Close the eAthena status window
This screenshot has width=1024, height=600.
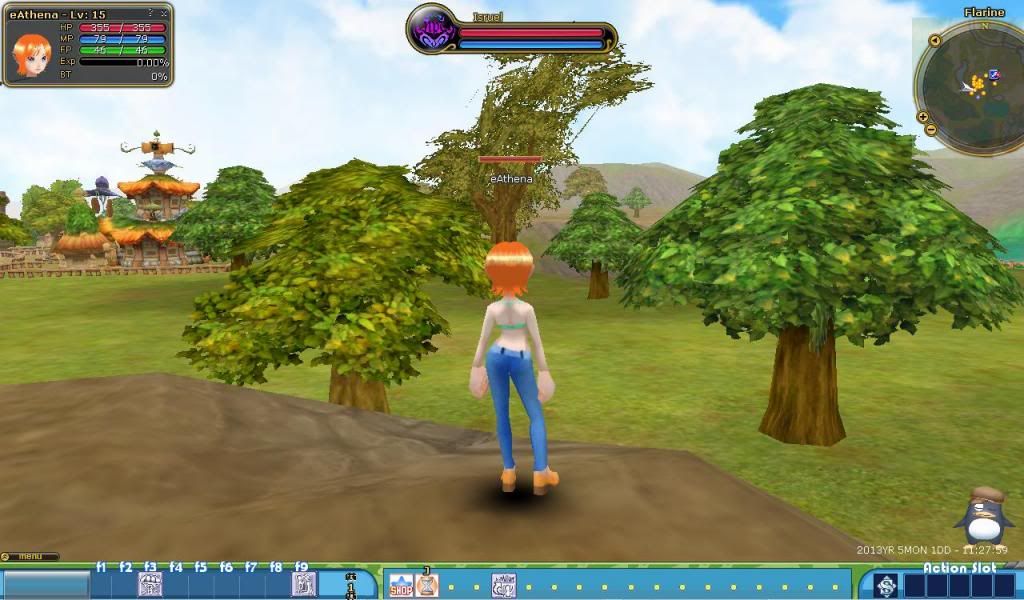(164, 13)
